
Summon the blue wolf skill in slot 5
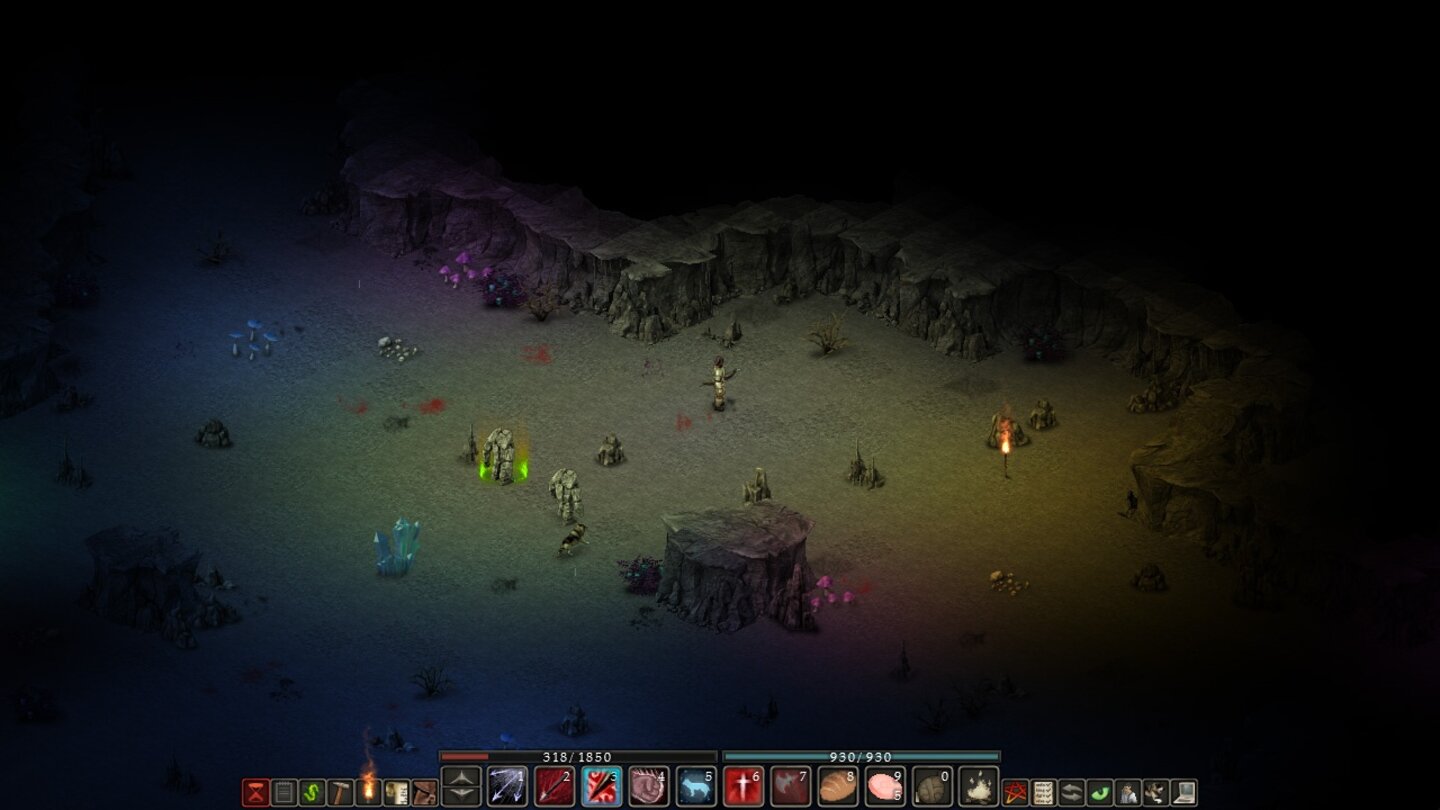696,787
